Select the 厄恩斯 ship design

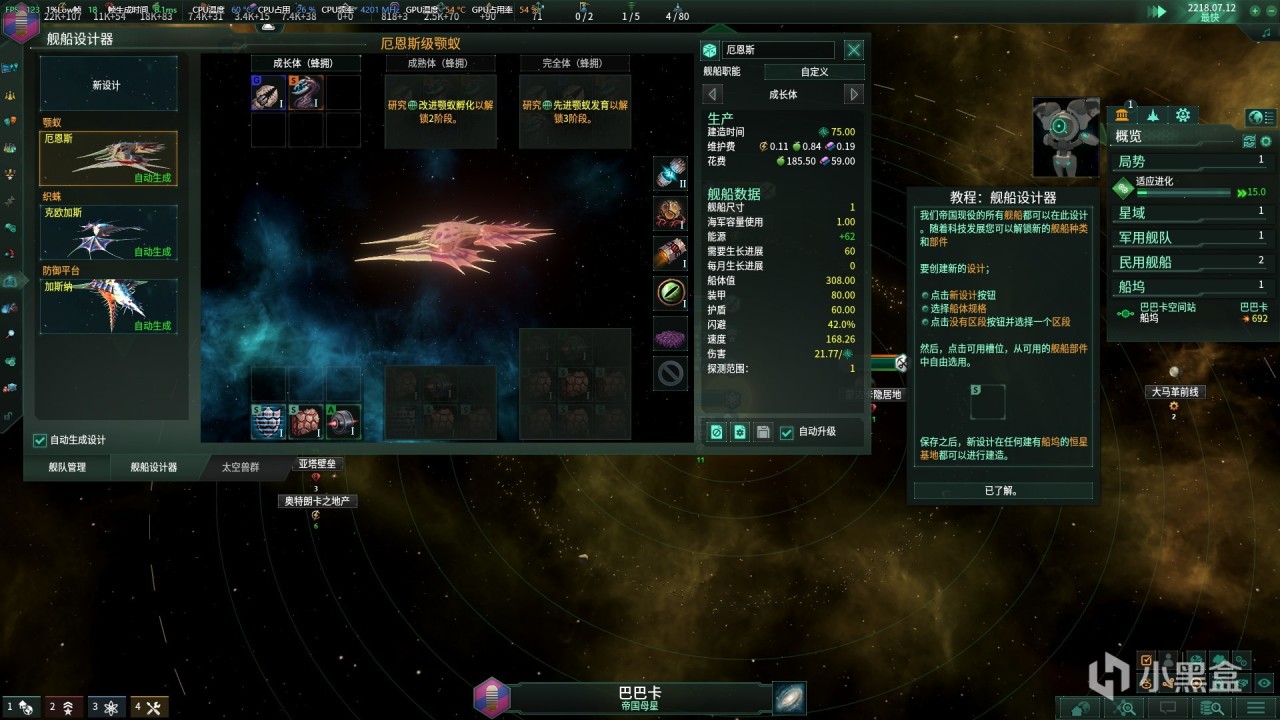point(108,158)
